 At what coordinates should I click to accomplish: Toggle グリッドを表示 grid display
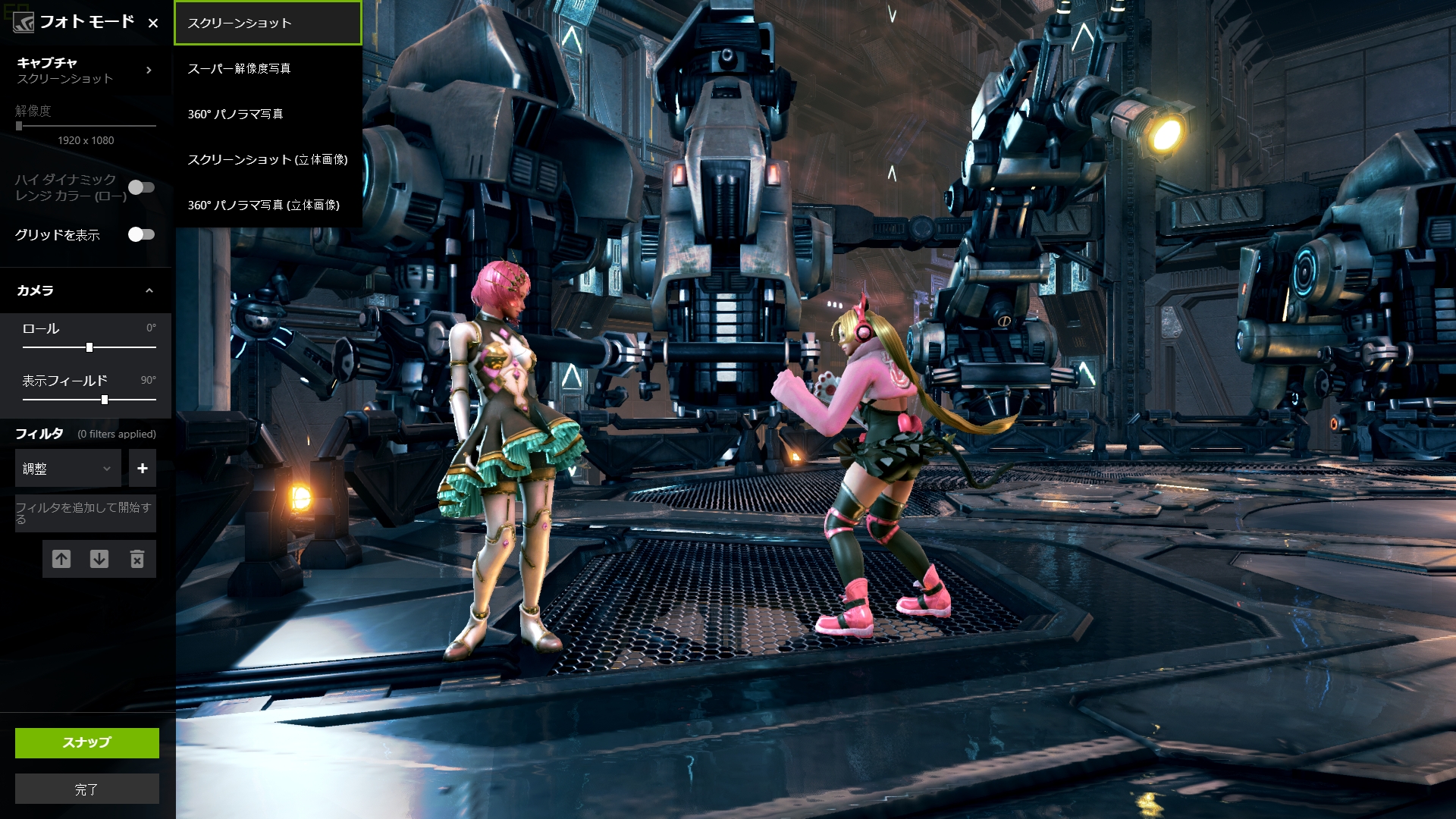coord(141,234)
